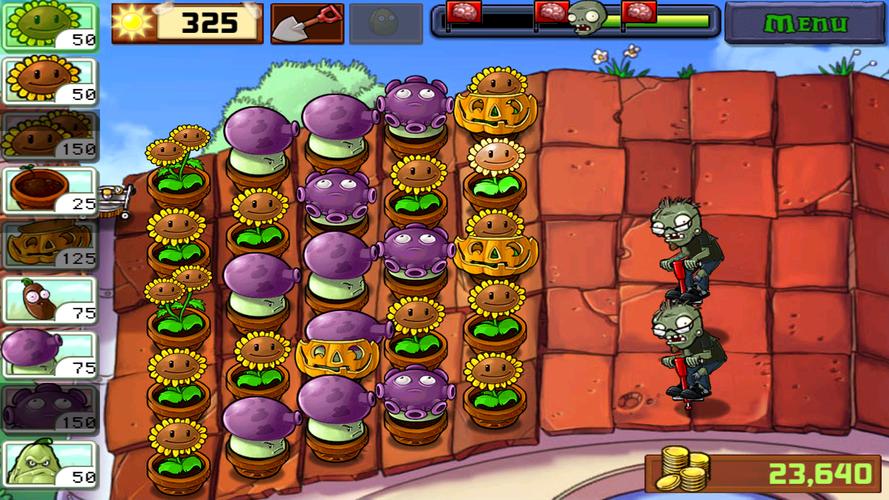This screenshot has width=889, height=500.
Task: Select the Coffee Bean seed packet
Action: [50, 300]
